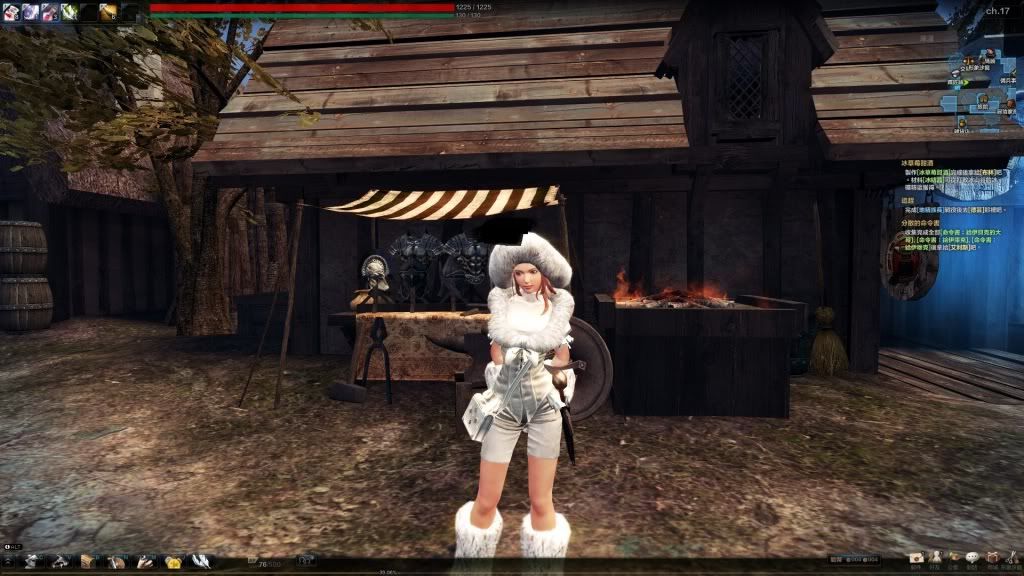Select the green feather buff icon
The width and height of the screenshot is (1024, 576).
(69, 11)
